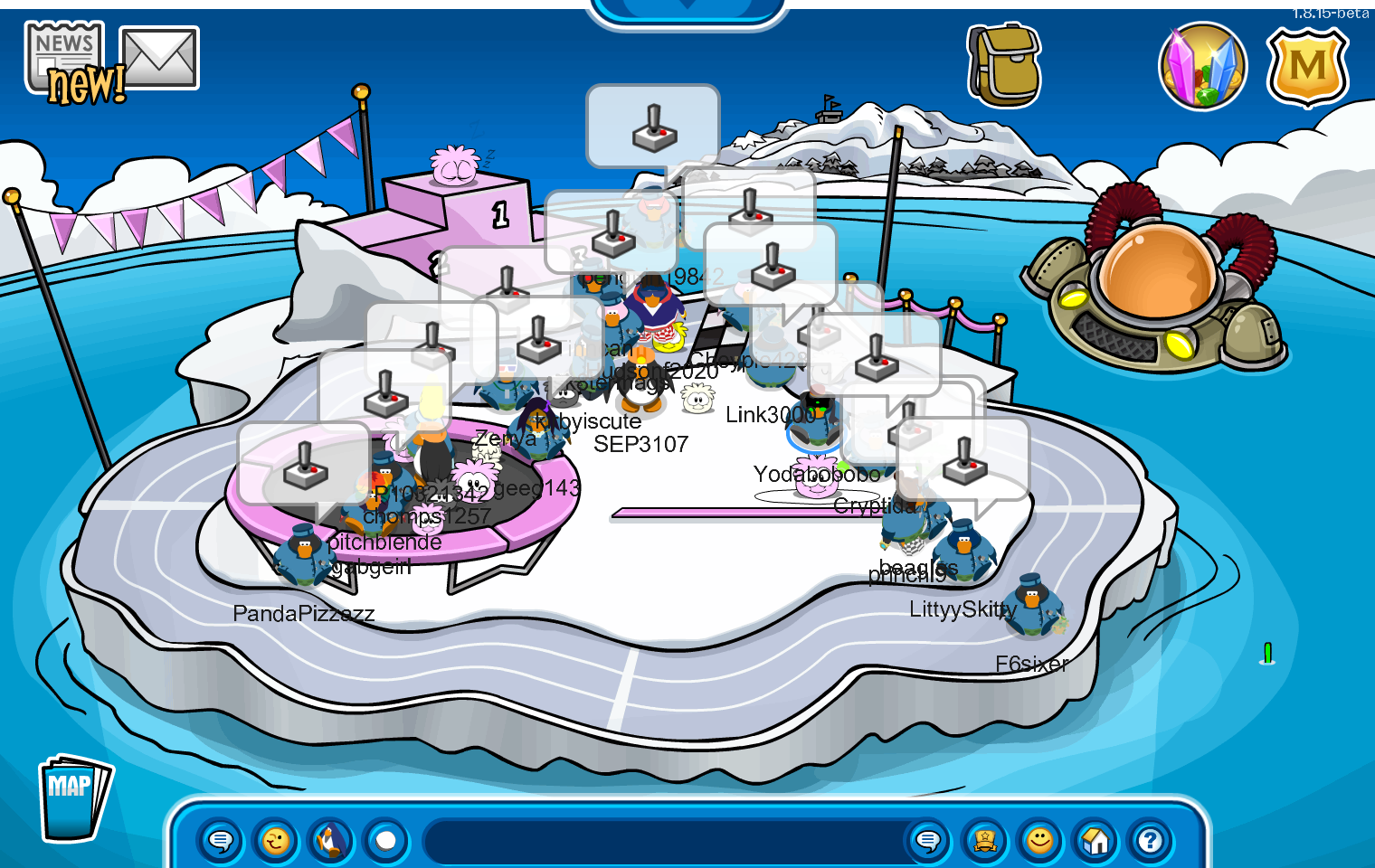Screen dimensions: 1375x868
Task: Go to your igloo home
Action: click(1095, 841)
